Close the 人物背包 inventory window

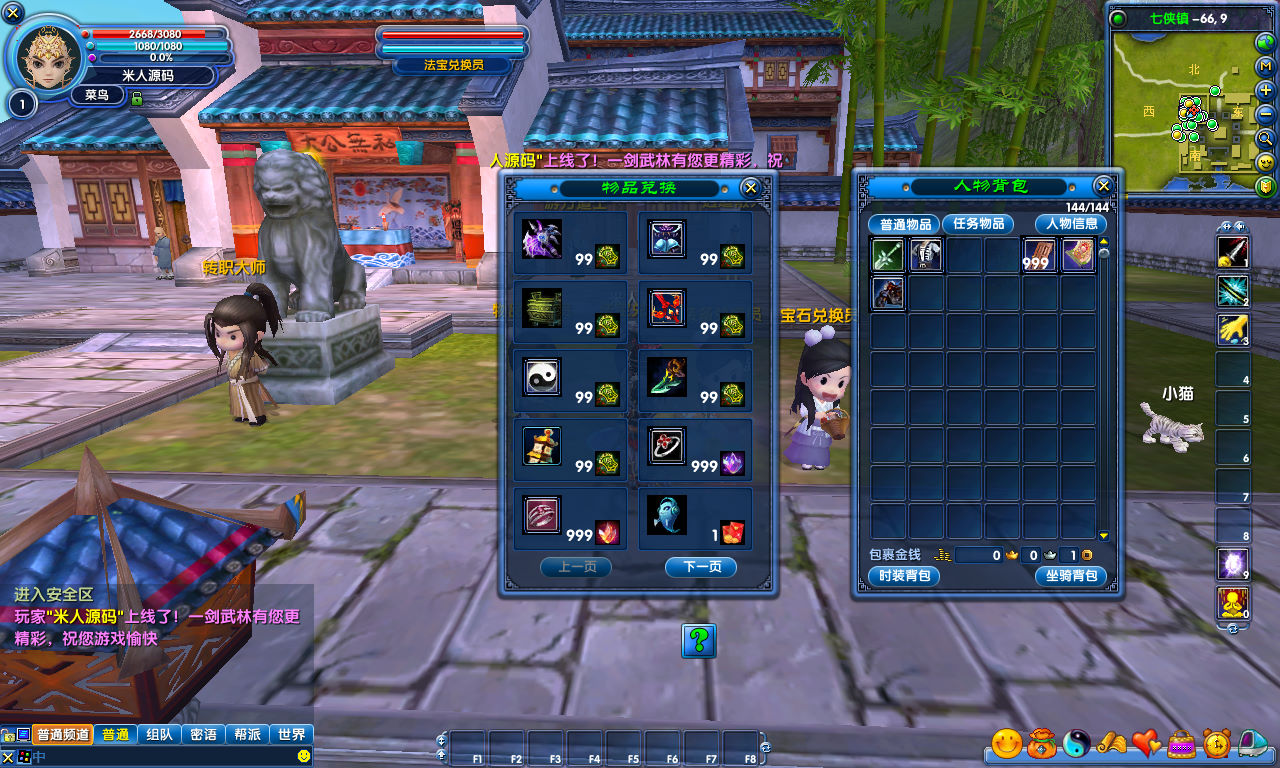(1103, 186)
